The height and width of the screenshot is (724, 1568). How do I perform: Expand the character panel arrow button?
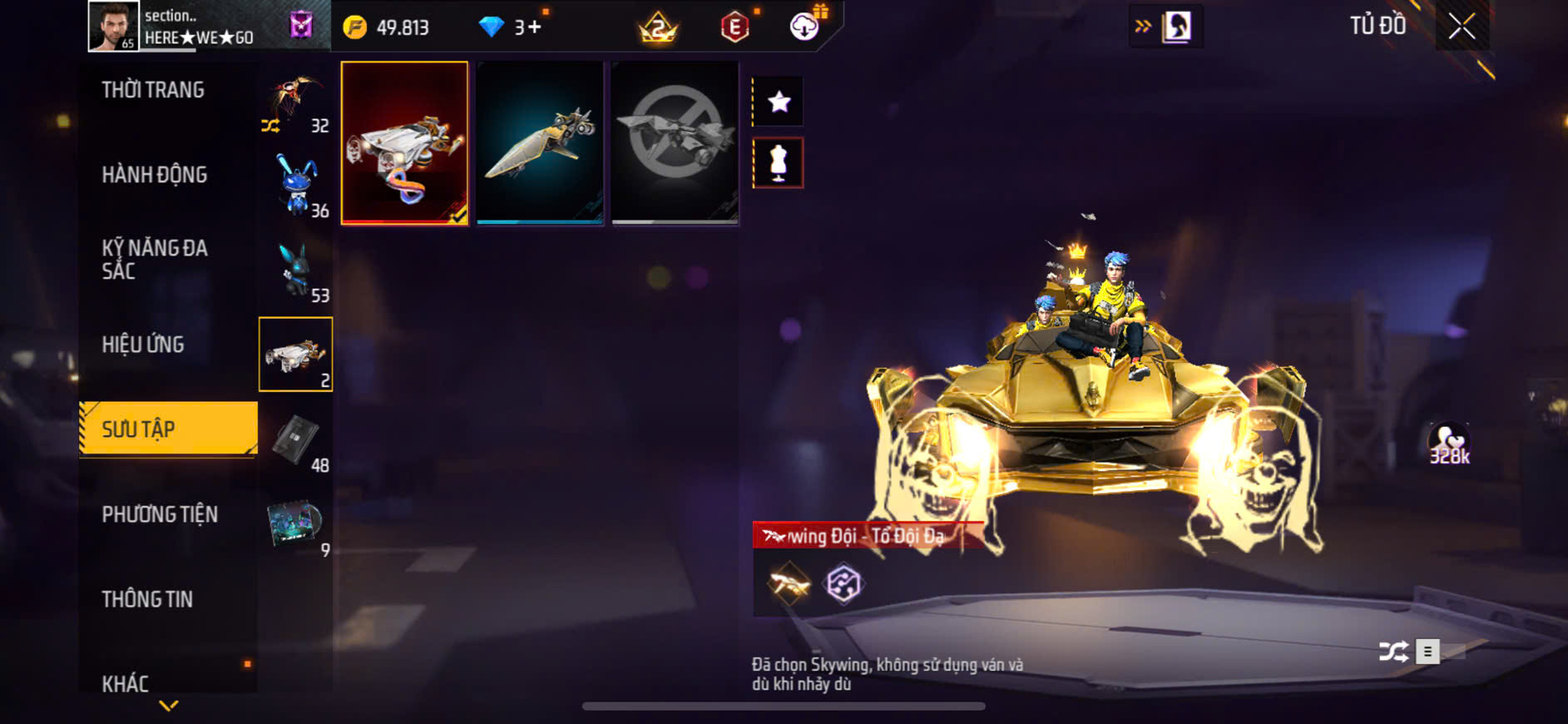[1165, 27]
